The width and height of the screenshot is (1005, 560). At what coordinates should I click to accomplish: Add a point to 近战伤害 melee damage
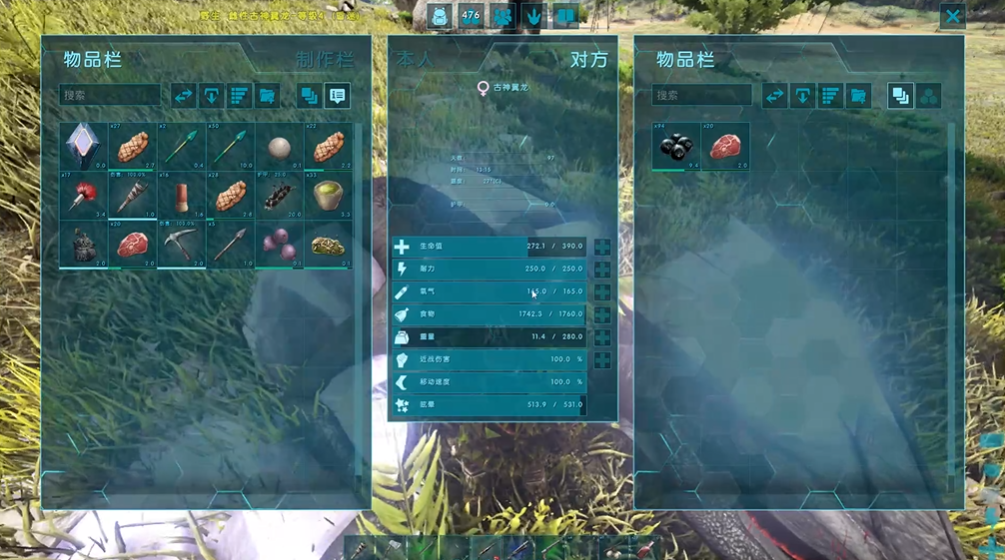[x=602, y=360]
